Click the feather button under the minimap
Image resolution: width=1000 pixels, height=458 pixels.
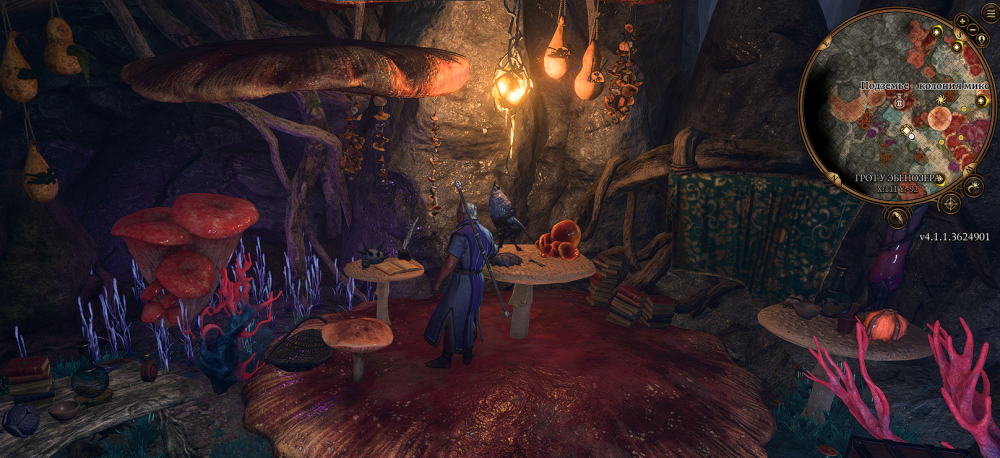[x=898, y=217]
